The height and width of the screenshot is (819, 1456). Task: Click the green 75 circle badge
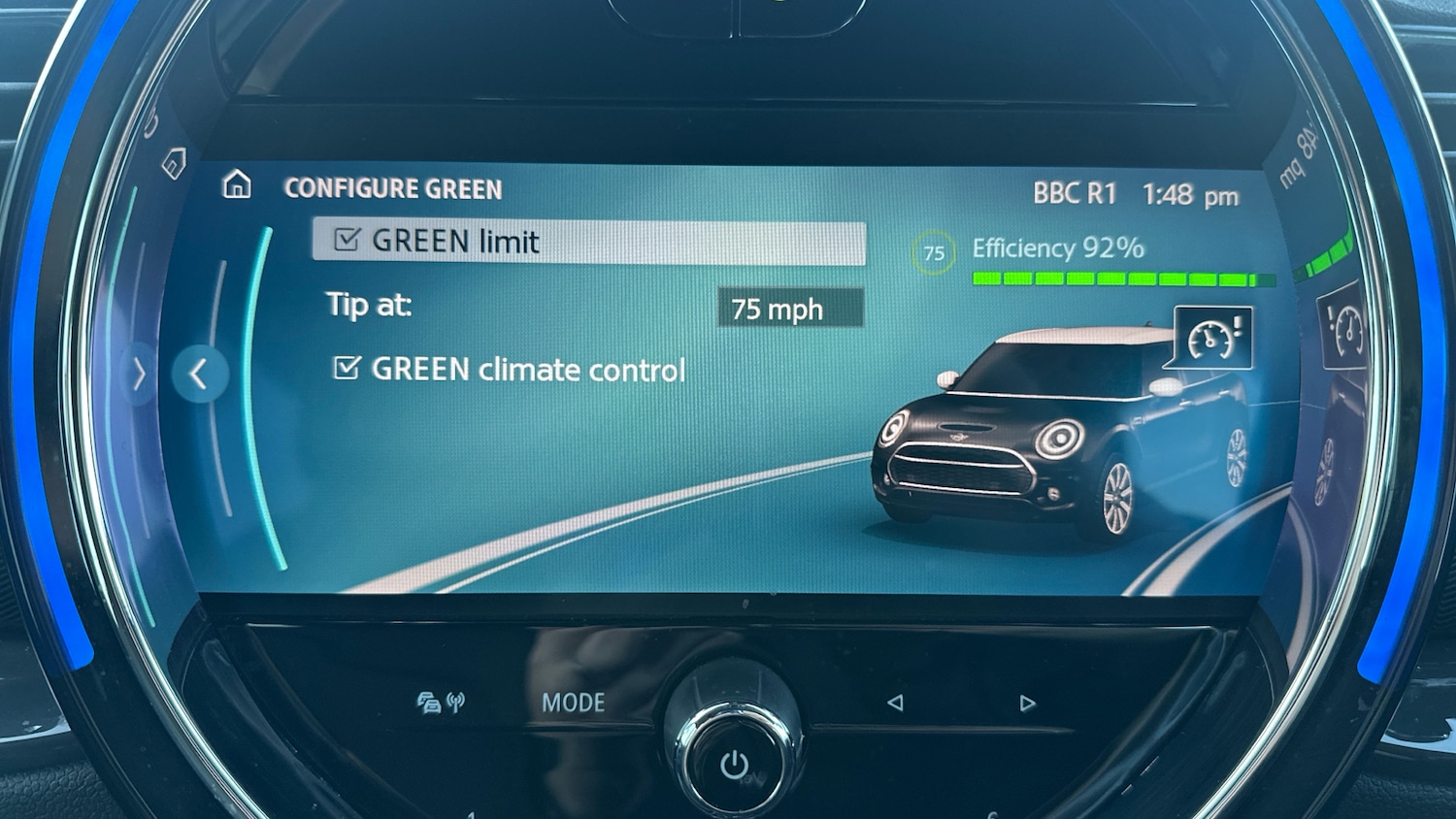click(x=933, y=252)
